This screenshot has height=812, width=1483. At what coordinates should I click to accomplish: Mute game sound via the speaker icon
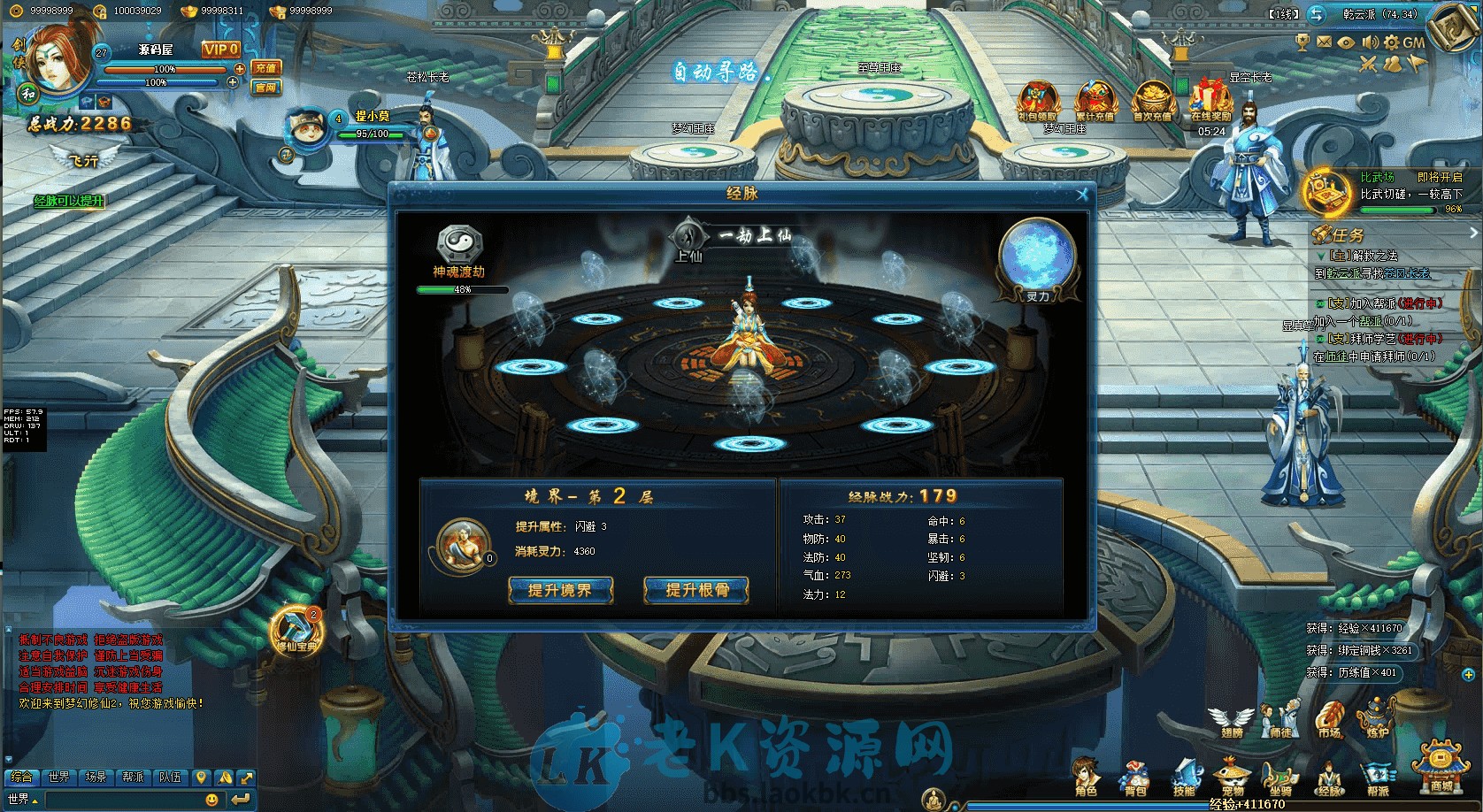tap(1370, 42)
